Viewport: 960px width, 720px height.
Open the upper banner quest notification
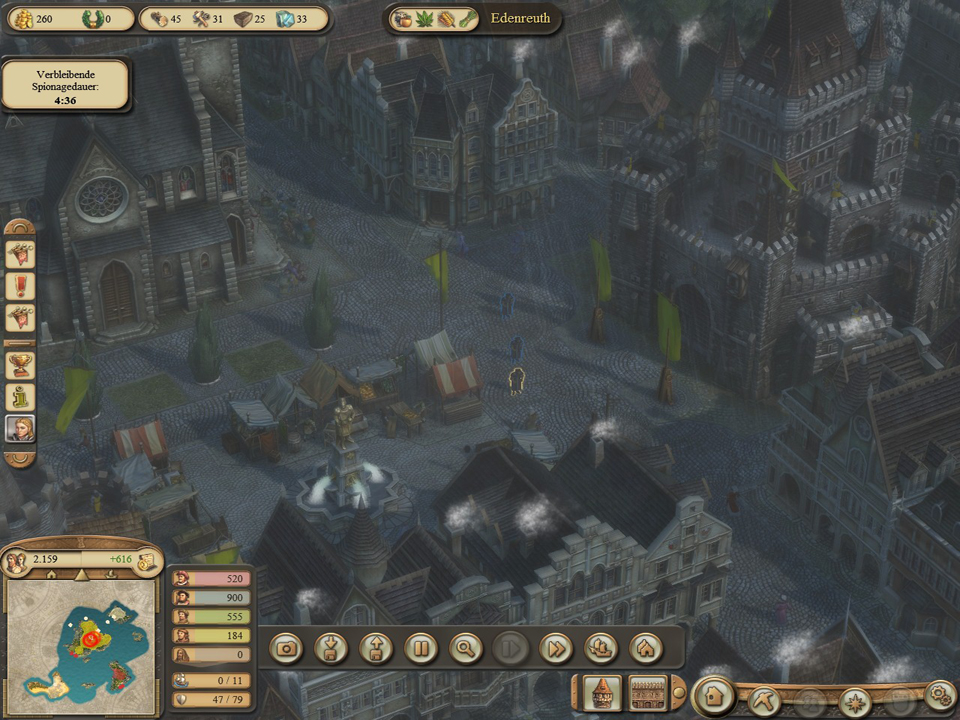click(20, 255)
